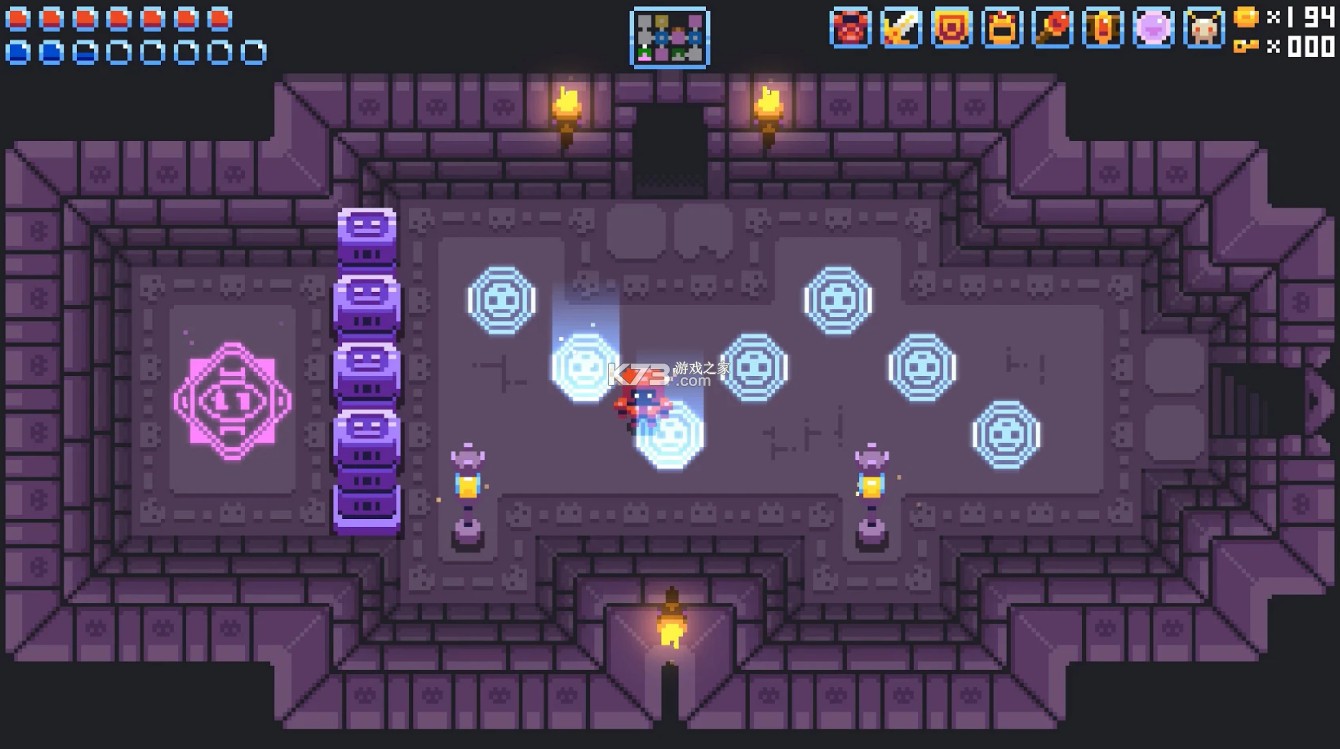1340x749 pixels.
Task: Click the golden shield emblem icon
Action: click(x=951, y=29)
